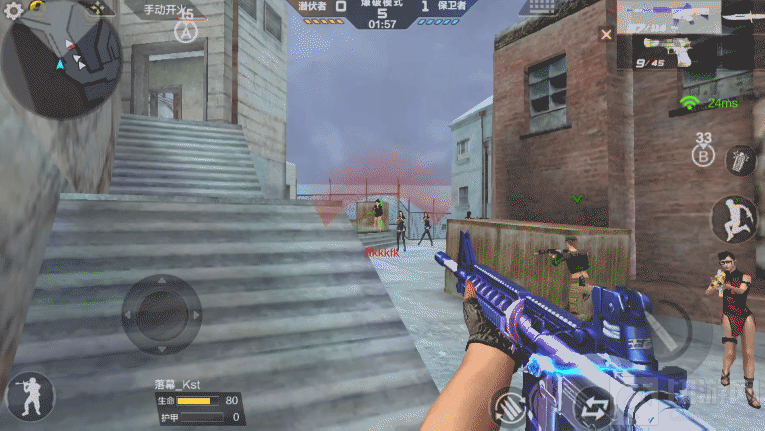
Task: Toggle crouch with the soldier icon
Action: (29, 397)
